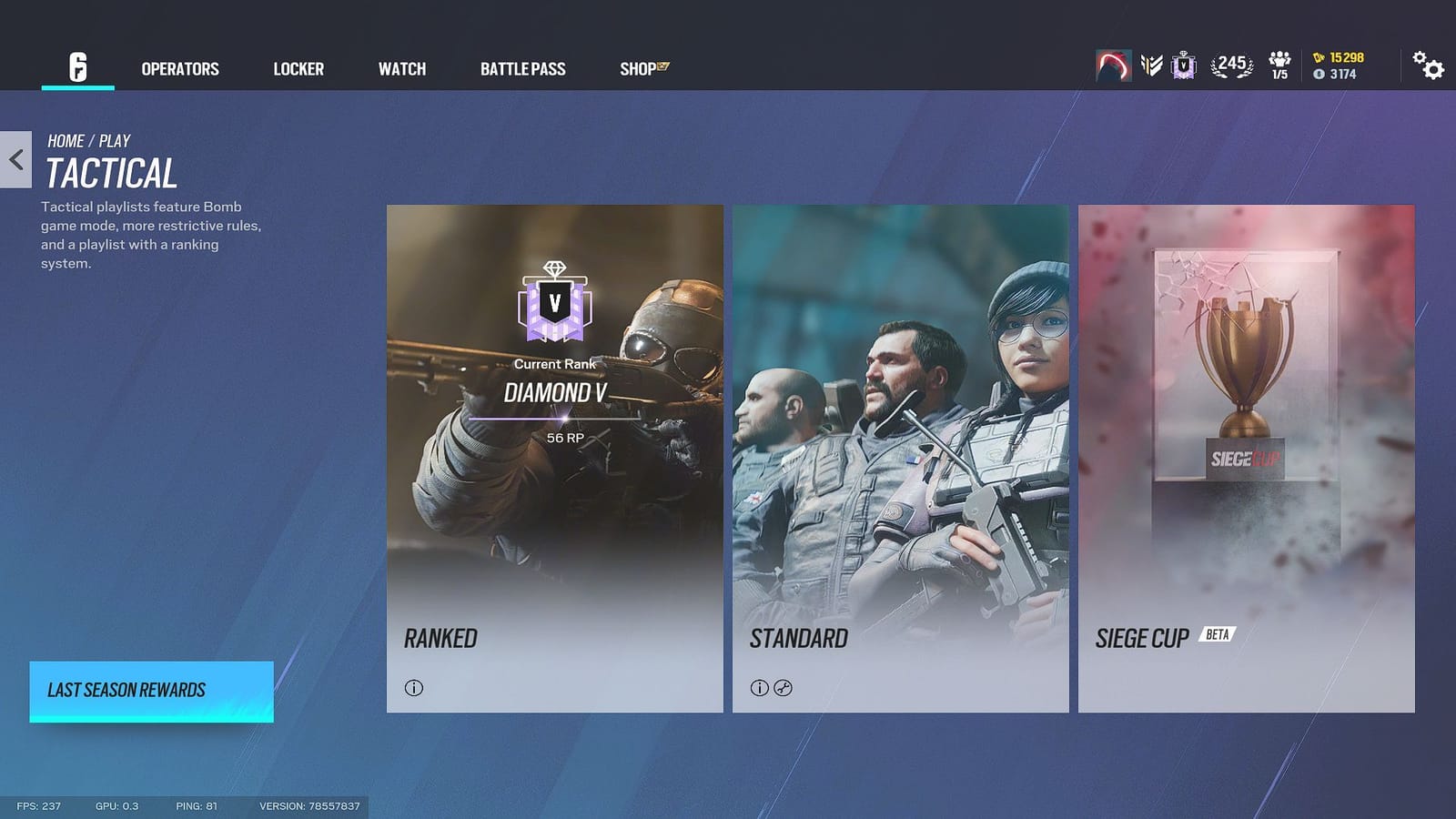Open the Diamond V rank banner icon
This screenshot has height=819, width=1456.
pyautogui.click(x=1184, y=66)
